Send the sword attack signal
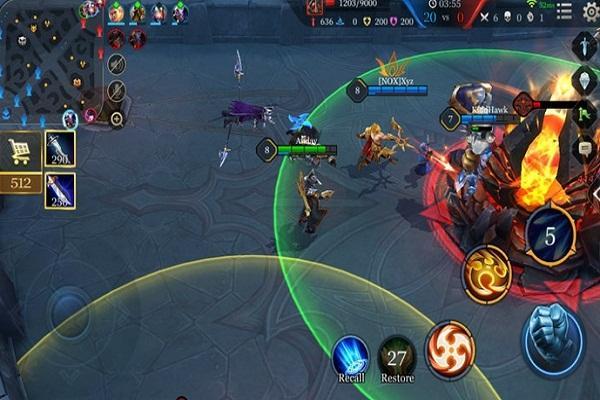Viewport: 600px width, 400px height. coord(585,45)
